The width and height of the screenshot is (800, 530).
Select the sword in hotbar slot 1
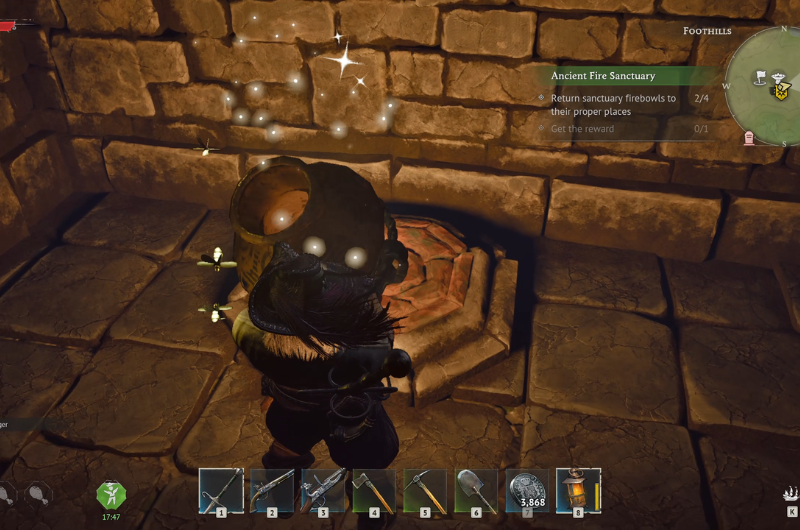tap(221, 490)
